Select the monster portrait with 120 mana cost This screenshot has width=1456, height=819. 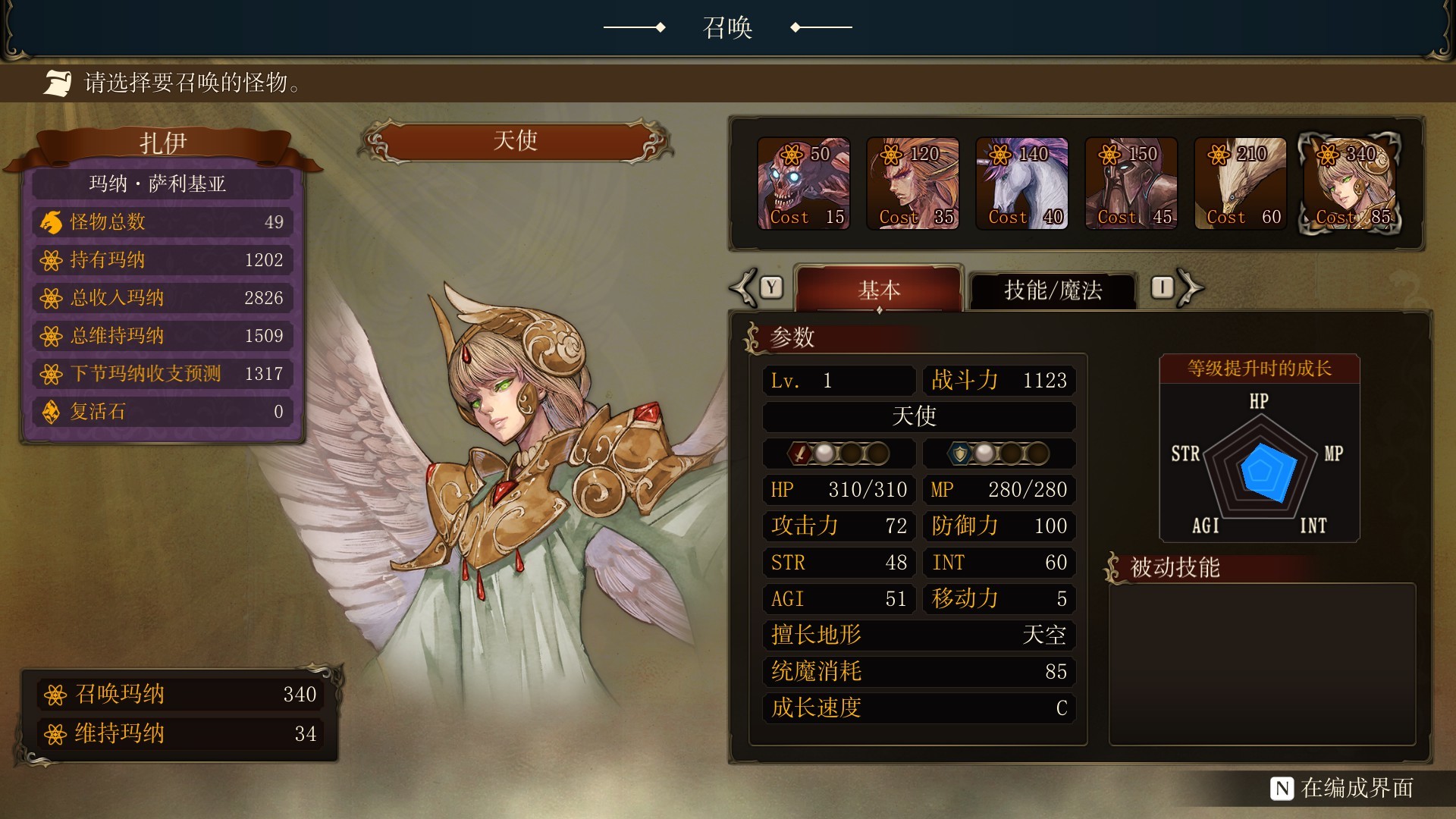(x=913, y=182)
